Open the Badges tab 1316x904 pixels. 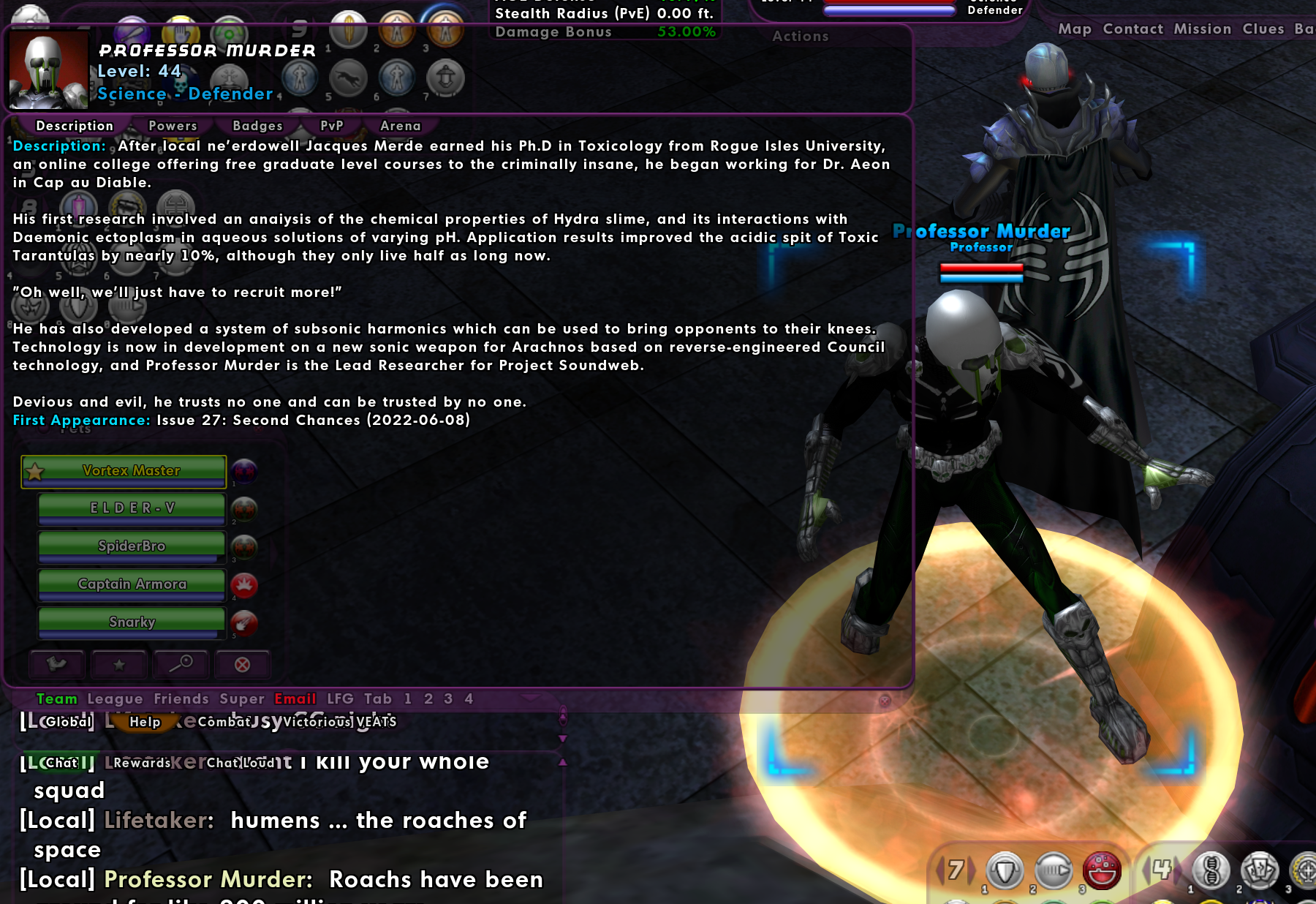[x=257, y=126]
